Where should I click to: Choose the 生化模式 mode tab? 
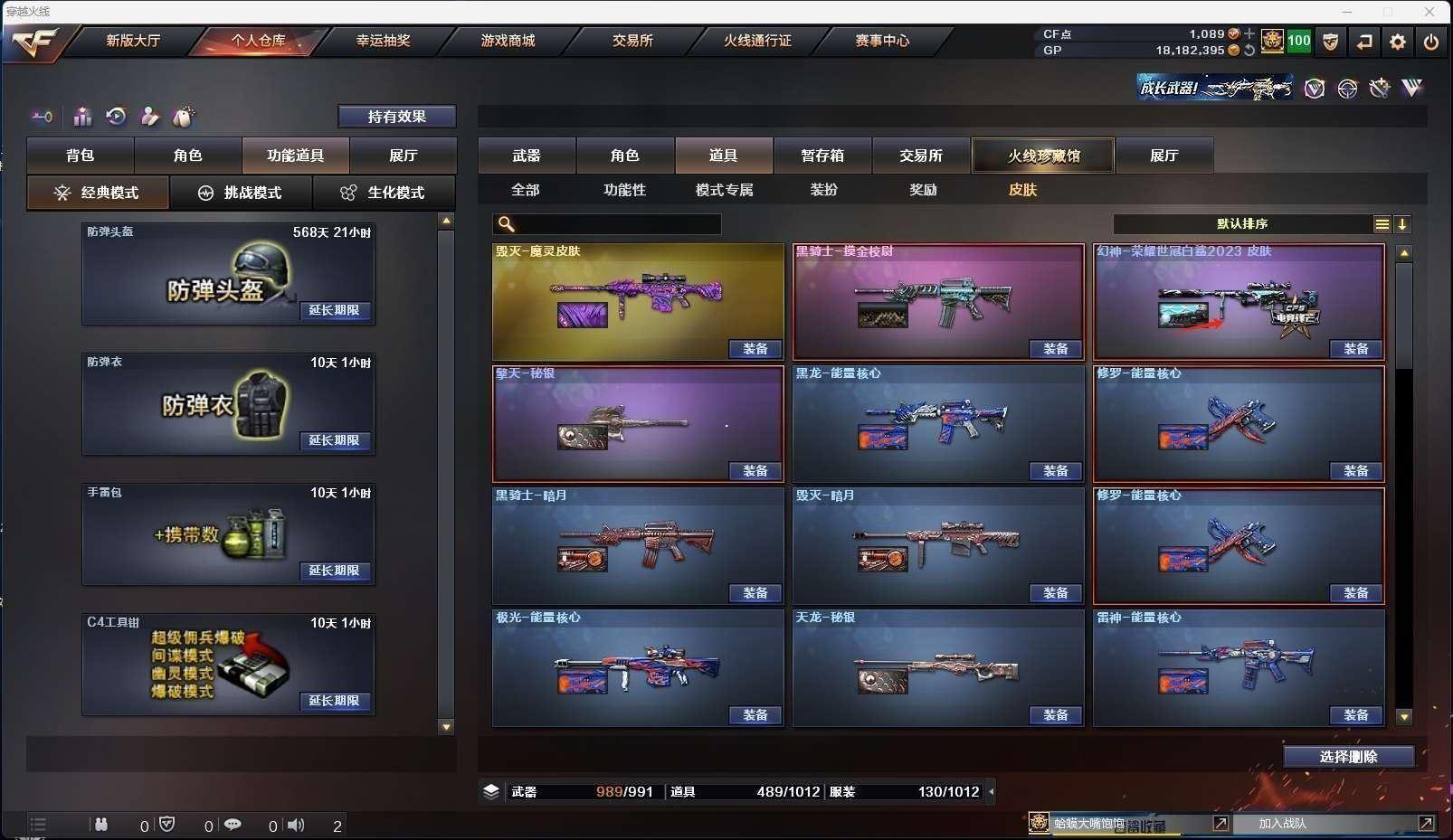click(x=384, y=193)
